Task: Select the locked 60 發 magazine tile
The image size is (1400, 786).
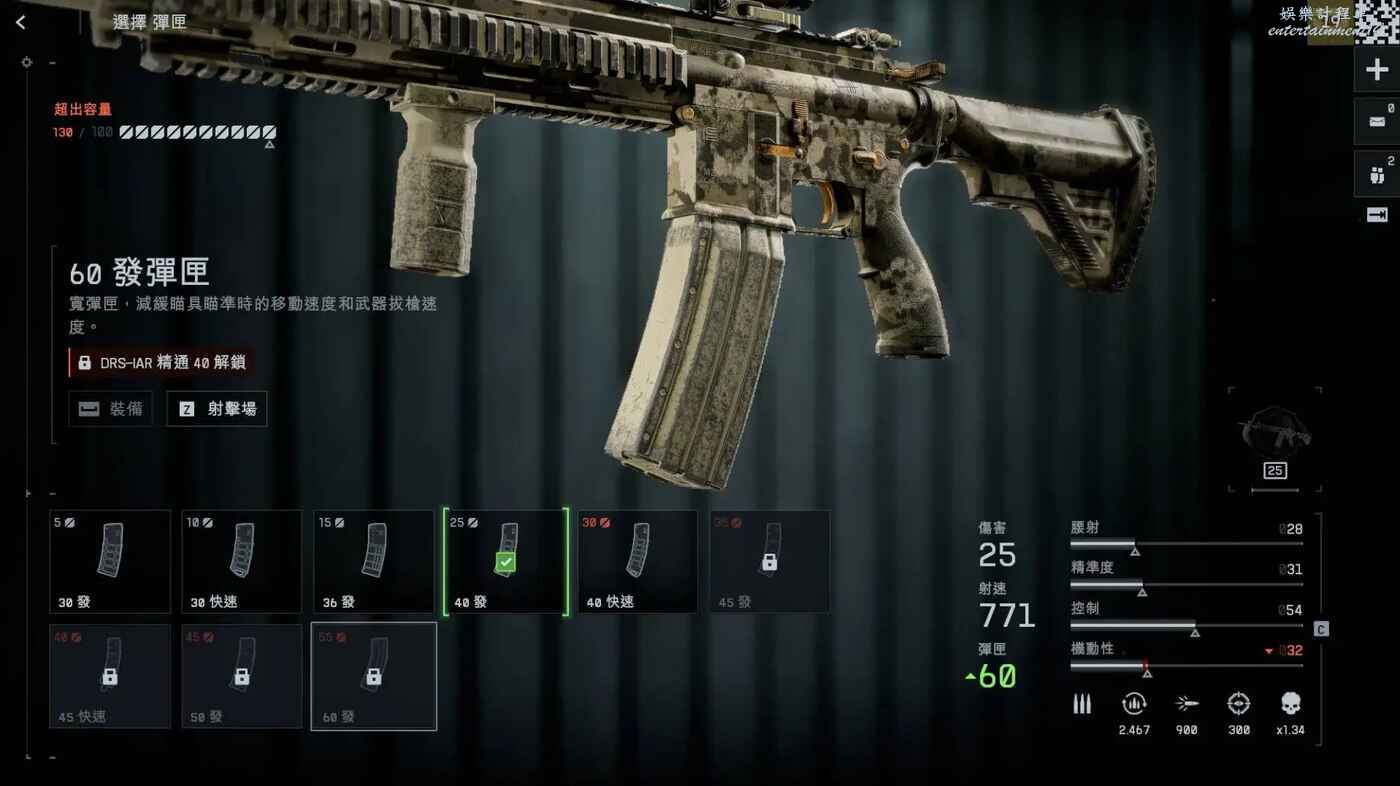Action: pos(374,676)
